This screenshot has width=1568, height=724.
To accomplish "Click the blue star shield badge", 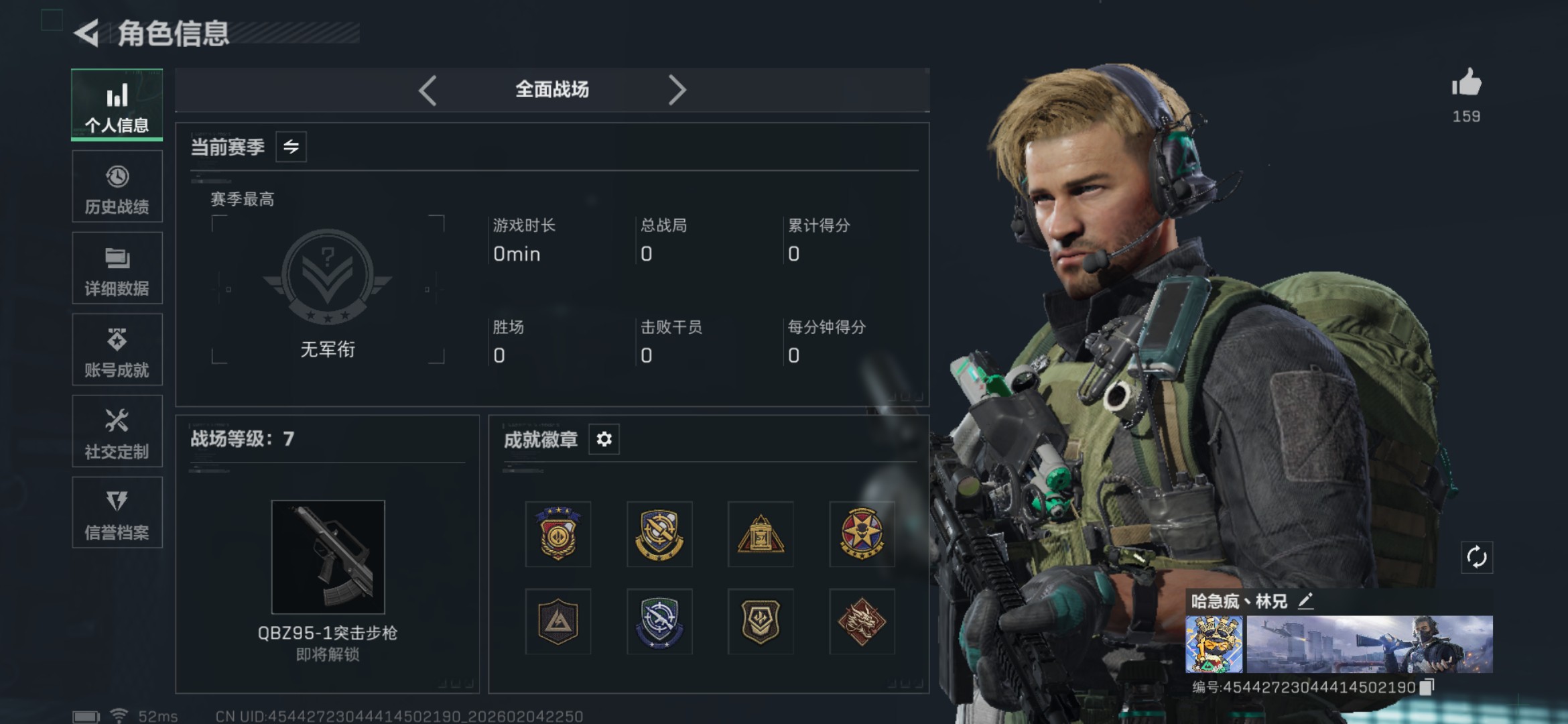I will point(659,622).
